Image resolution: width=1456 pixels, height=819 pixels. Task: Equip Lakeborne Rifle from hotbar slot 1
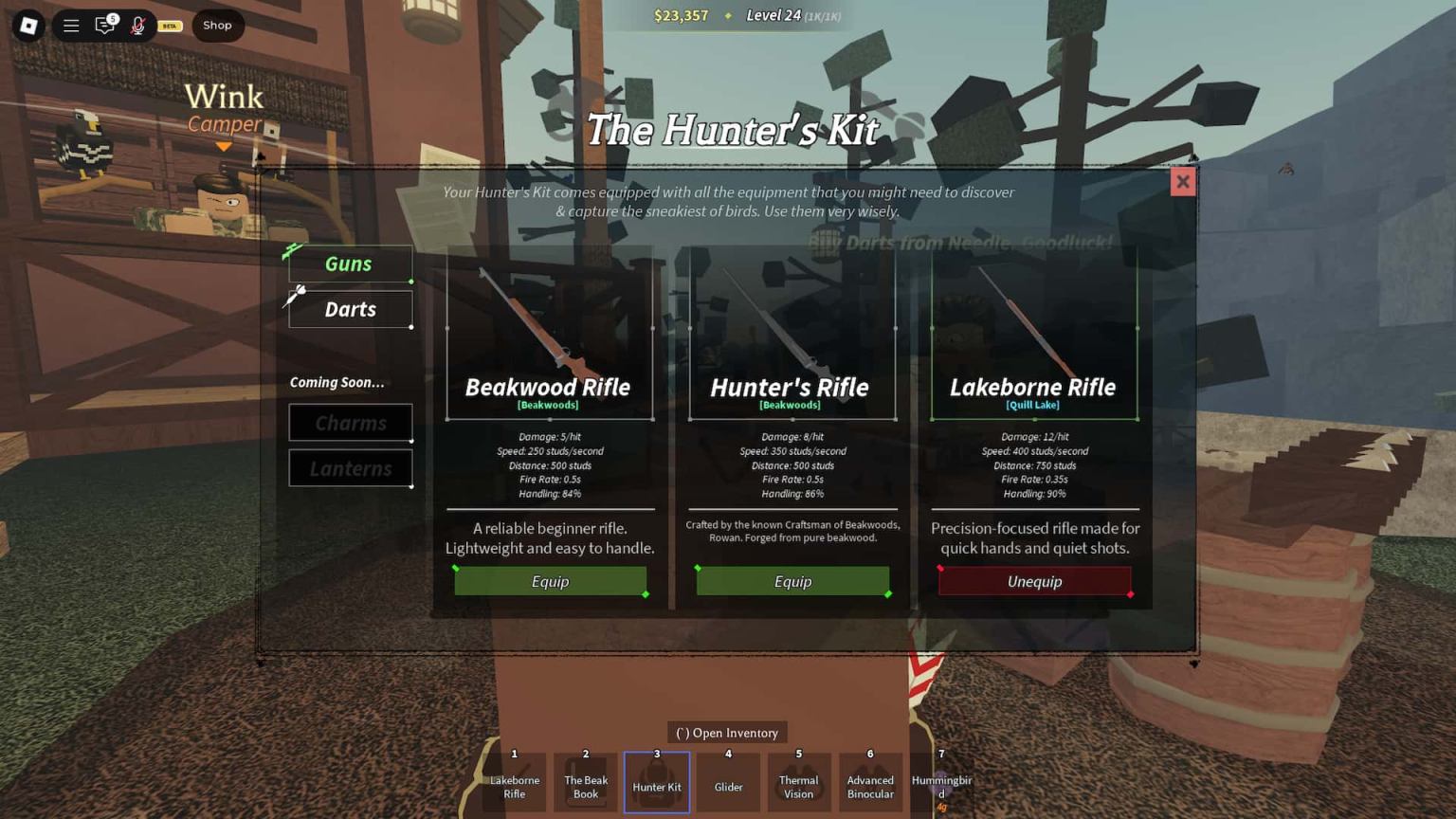pos(513,782)
